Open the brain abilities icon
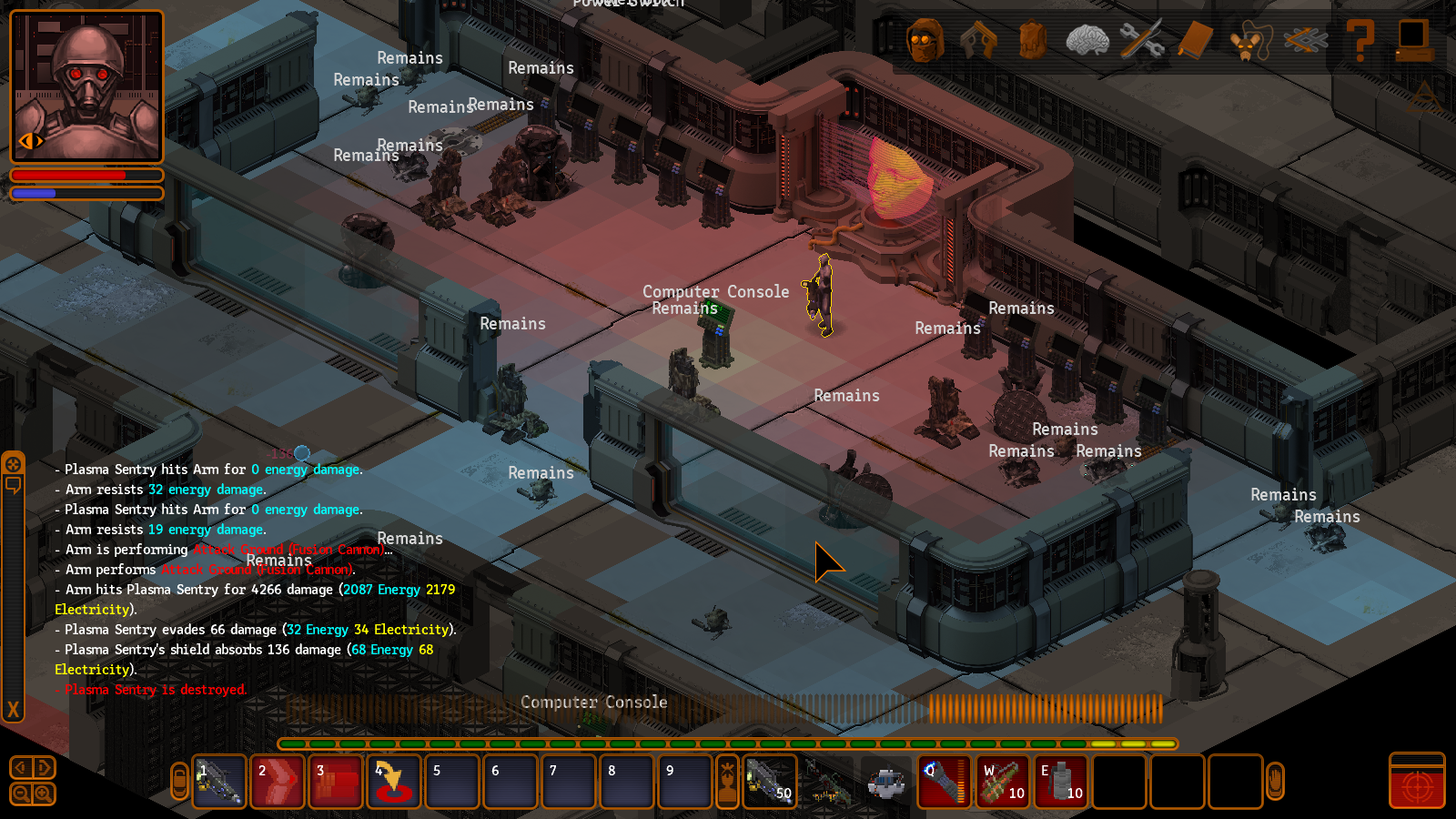Viewport: 1456px width, 819px height. tap(1087, 41)
